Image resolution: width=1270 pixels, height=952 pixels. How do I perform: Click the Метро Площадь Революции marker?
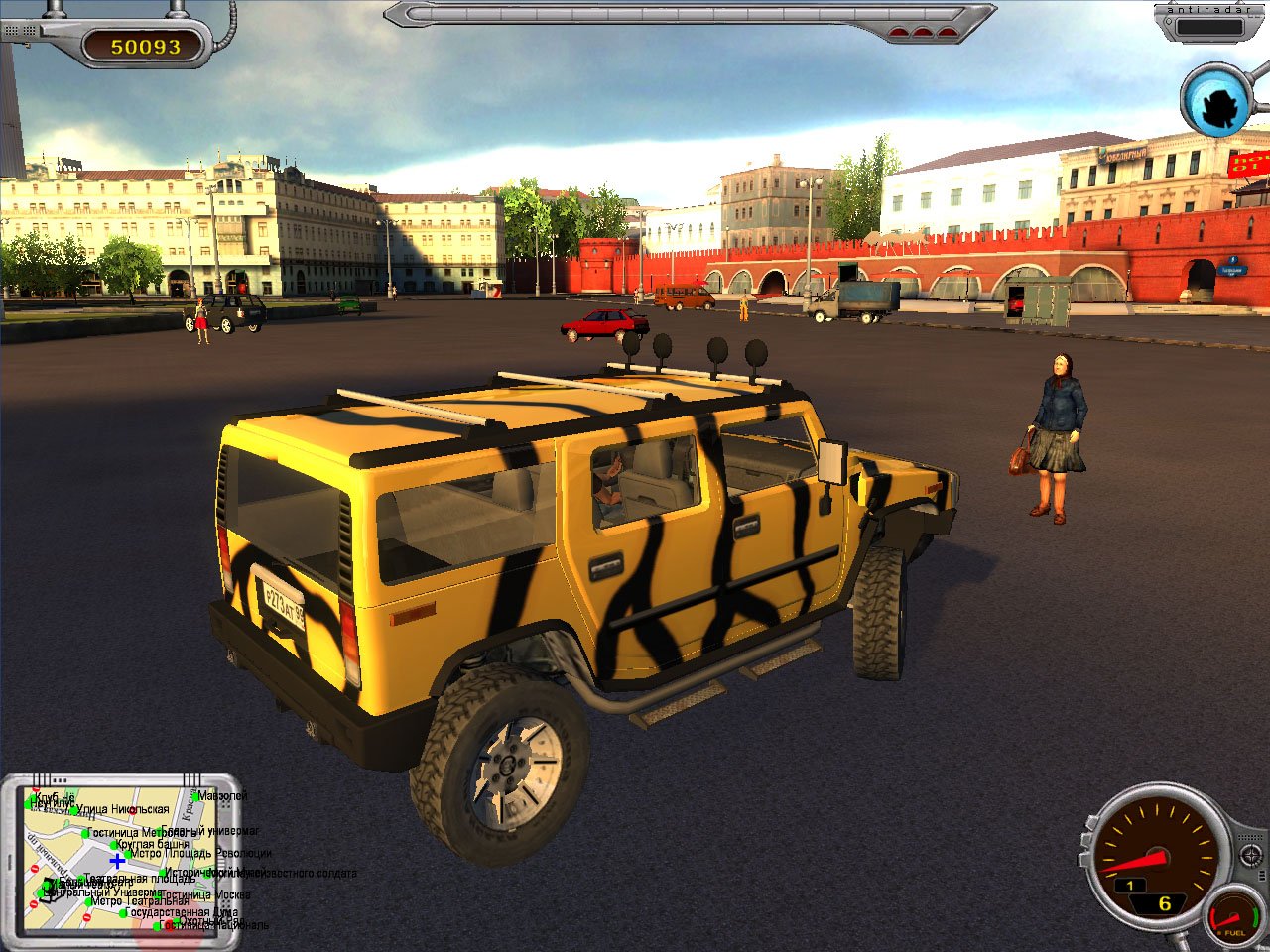click(x=127, y=854)
